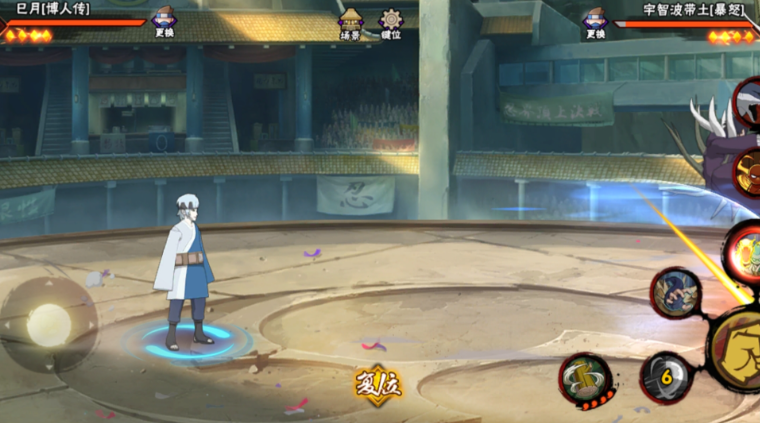The width and height of the screenshot is (760, 423).
Task: Change the opponent character with right 更换
Action: point(595,21)
